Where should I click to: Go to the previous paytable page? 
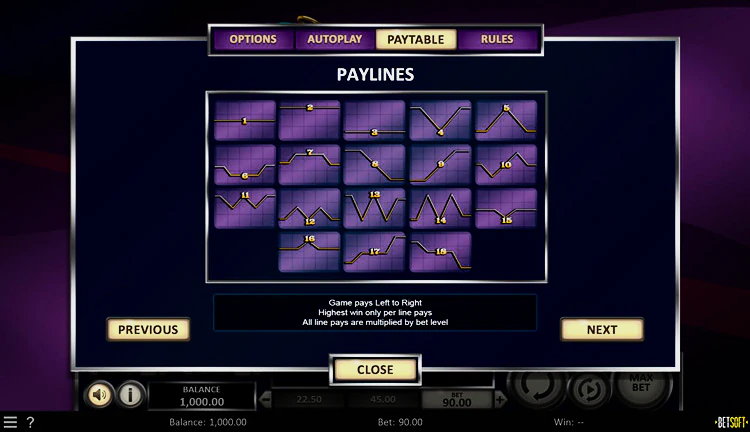[148, 329]
